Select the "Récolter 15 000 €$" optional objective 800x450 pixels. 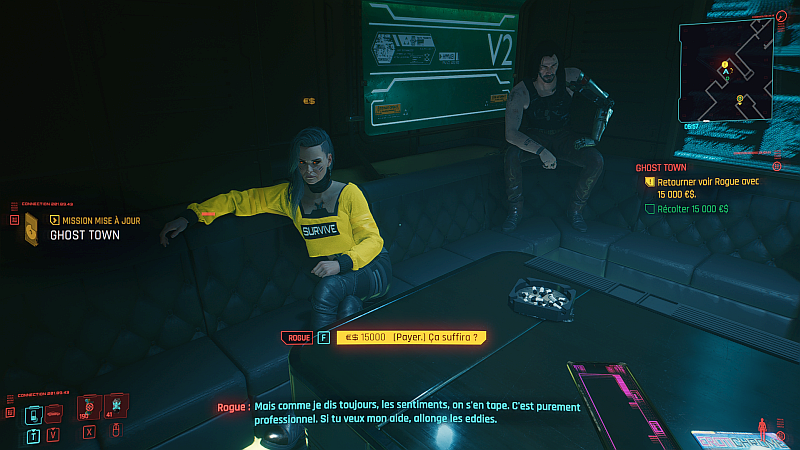[692, 209]
